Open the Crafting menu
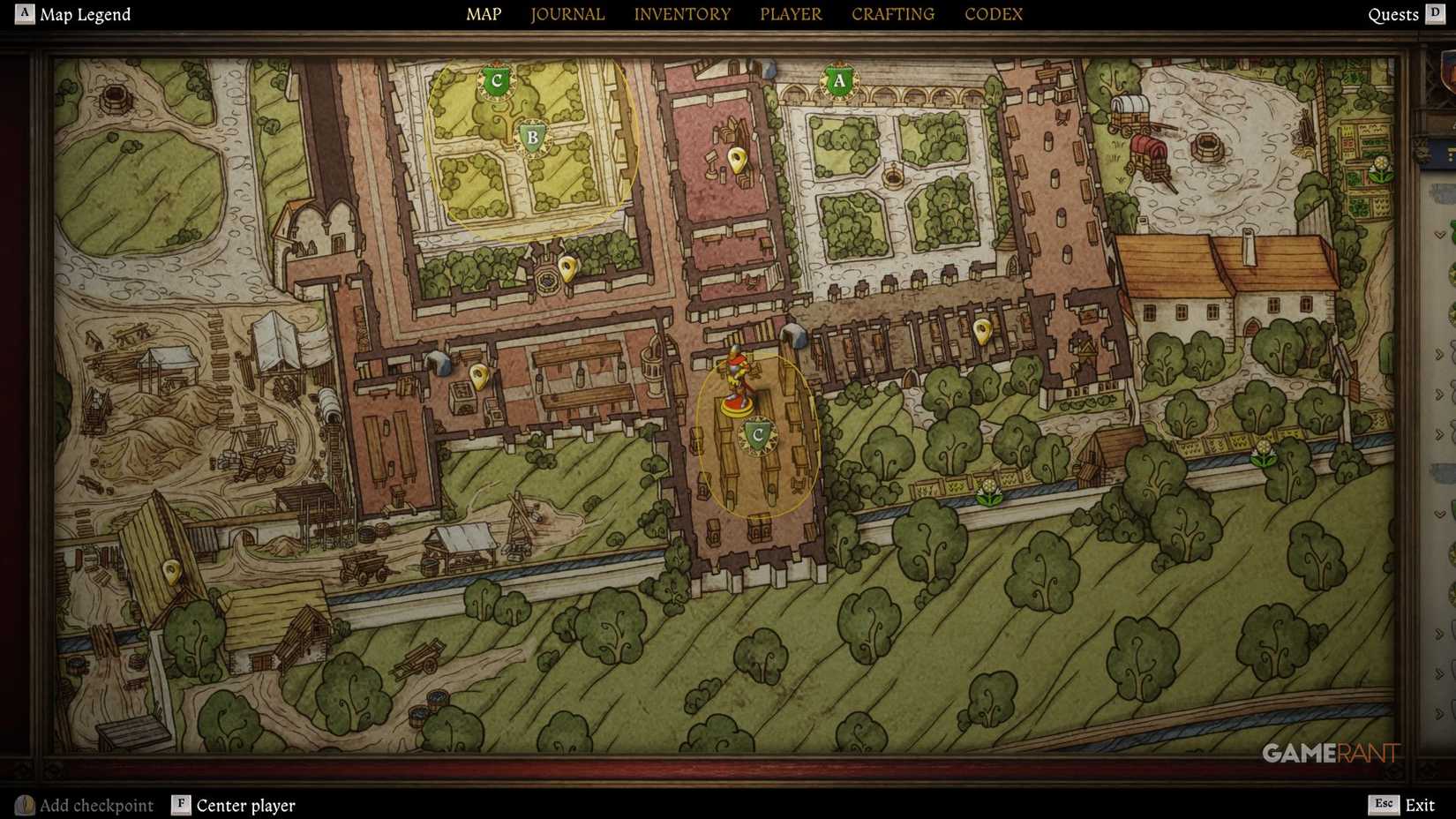The height and width of the screenshot is (819, 1456). 892,14
